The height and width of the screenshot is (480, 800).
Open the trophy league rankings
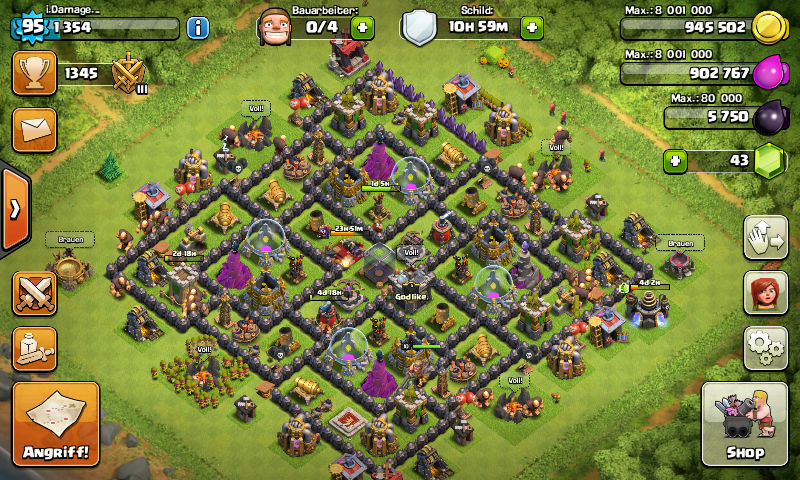point(35,73)
